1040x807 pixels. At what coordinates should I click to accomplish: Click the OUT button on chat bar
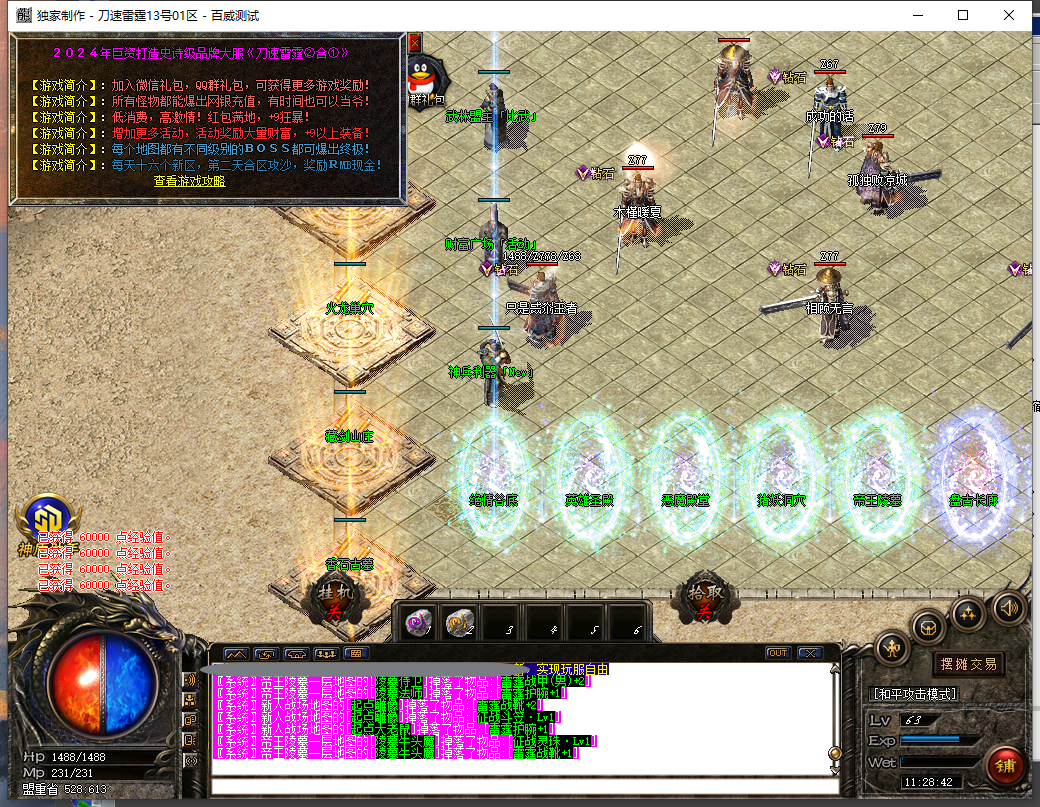pos(778,653)
